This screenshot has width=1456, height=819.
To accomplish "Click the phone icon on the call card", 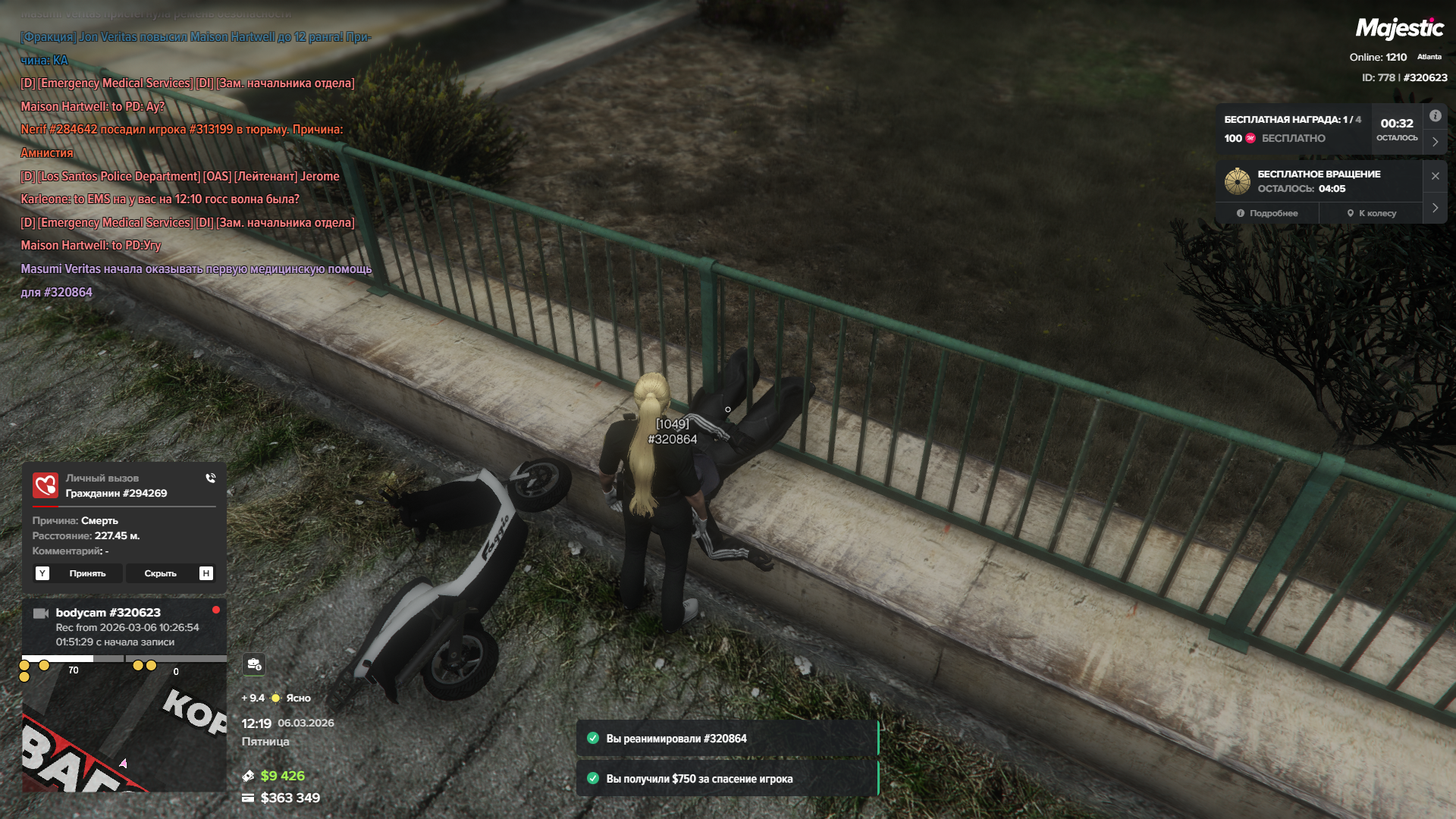I will [x=210, y=478].
